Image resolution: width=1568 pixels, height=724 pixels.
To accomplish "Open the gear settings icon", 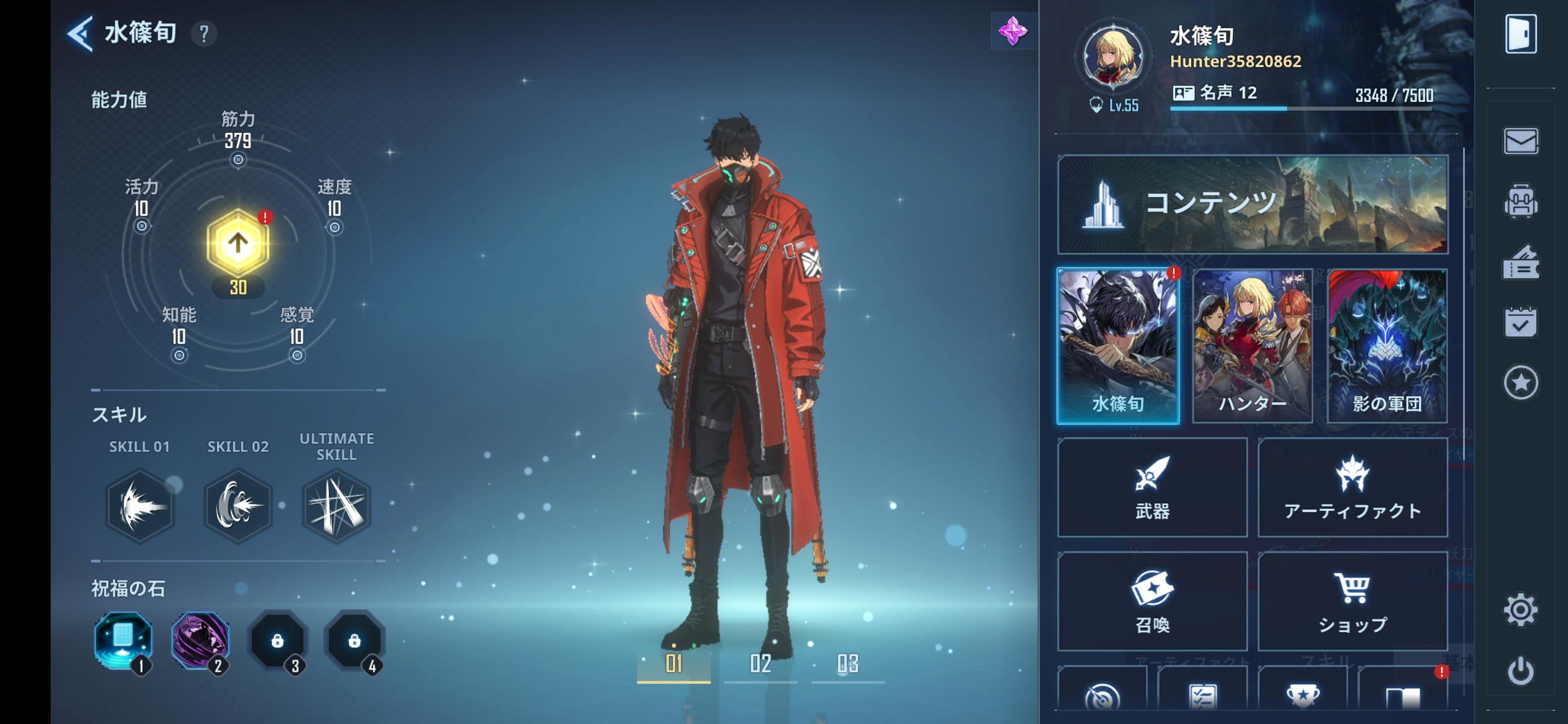I will tap(1521, 609).
